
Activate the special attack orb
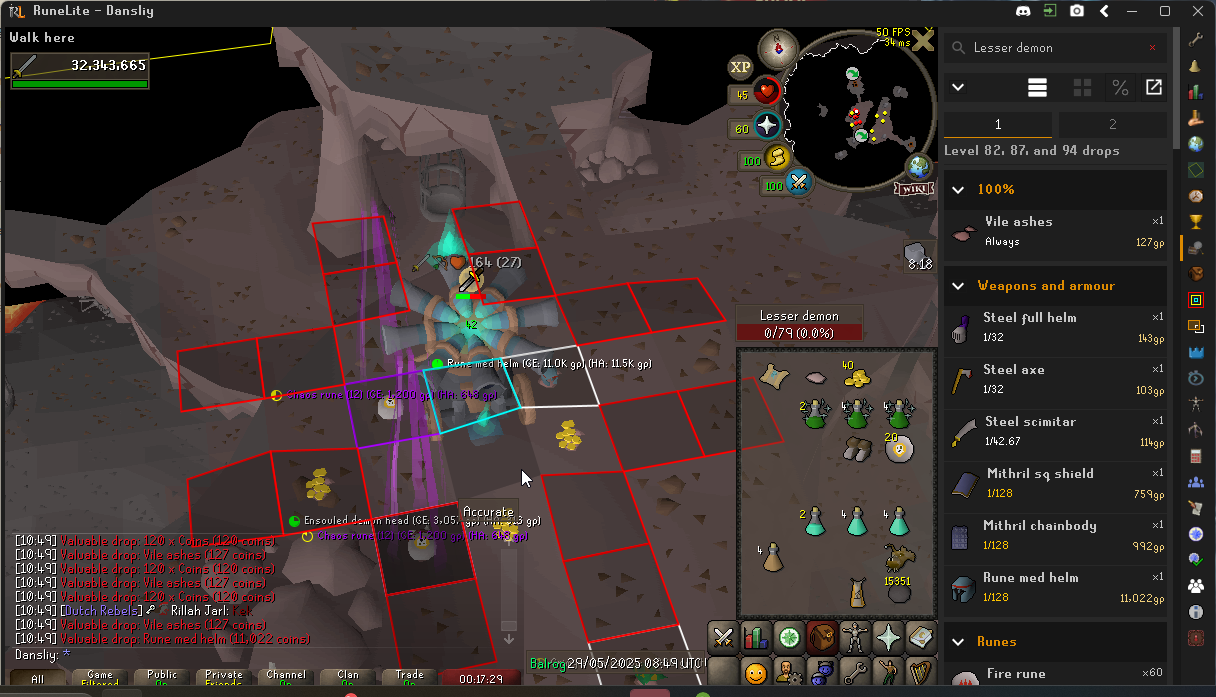coord(798,183)
